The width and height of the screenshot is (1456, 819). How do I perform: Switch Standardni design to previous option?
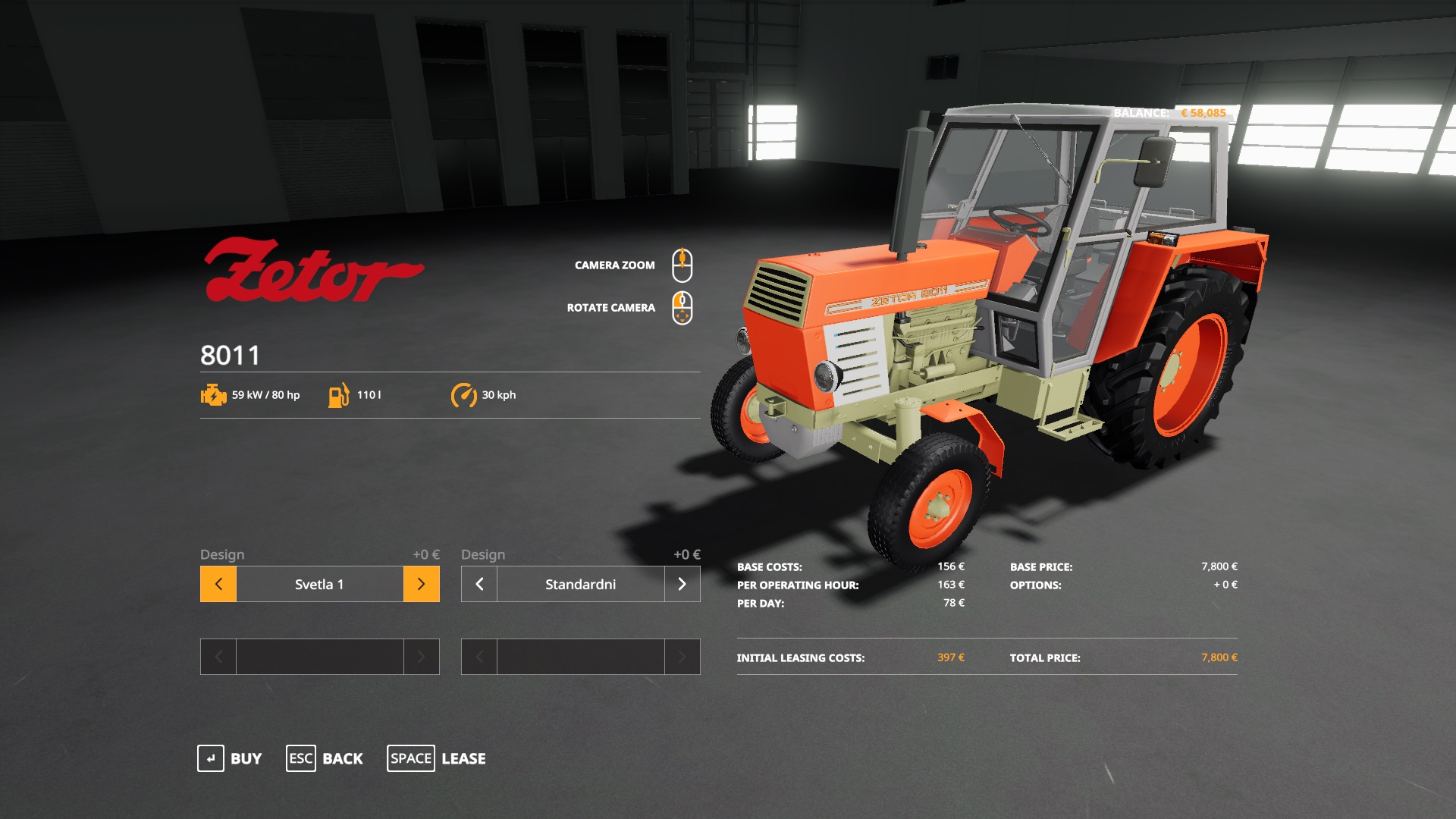479,584
